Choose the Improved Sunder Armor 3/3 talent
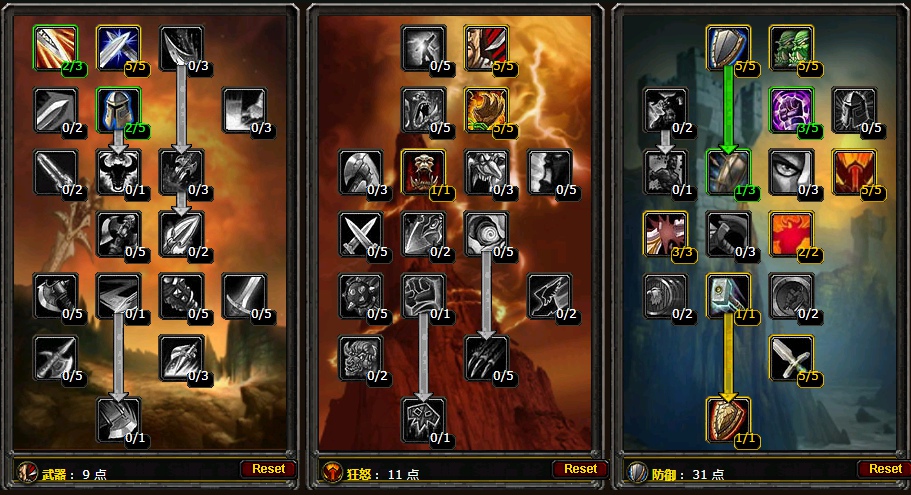 pos(665,233)
